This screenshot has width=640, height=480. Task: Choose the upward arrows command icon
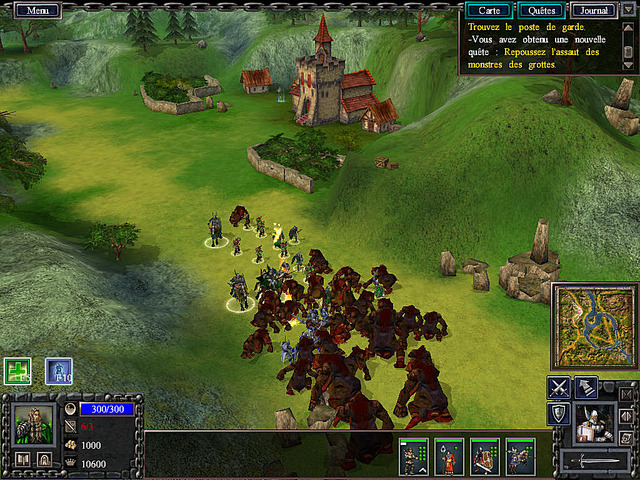[x=587, y=388]
